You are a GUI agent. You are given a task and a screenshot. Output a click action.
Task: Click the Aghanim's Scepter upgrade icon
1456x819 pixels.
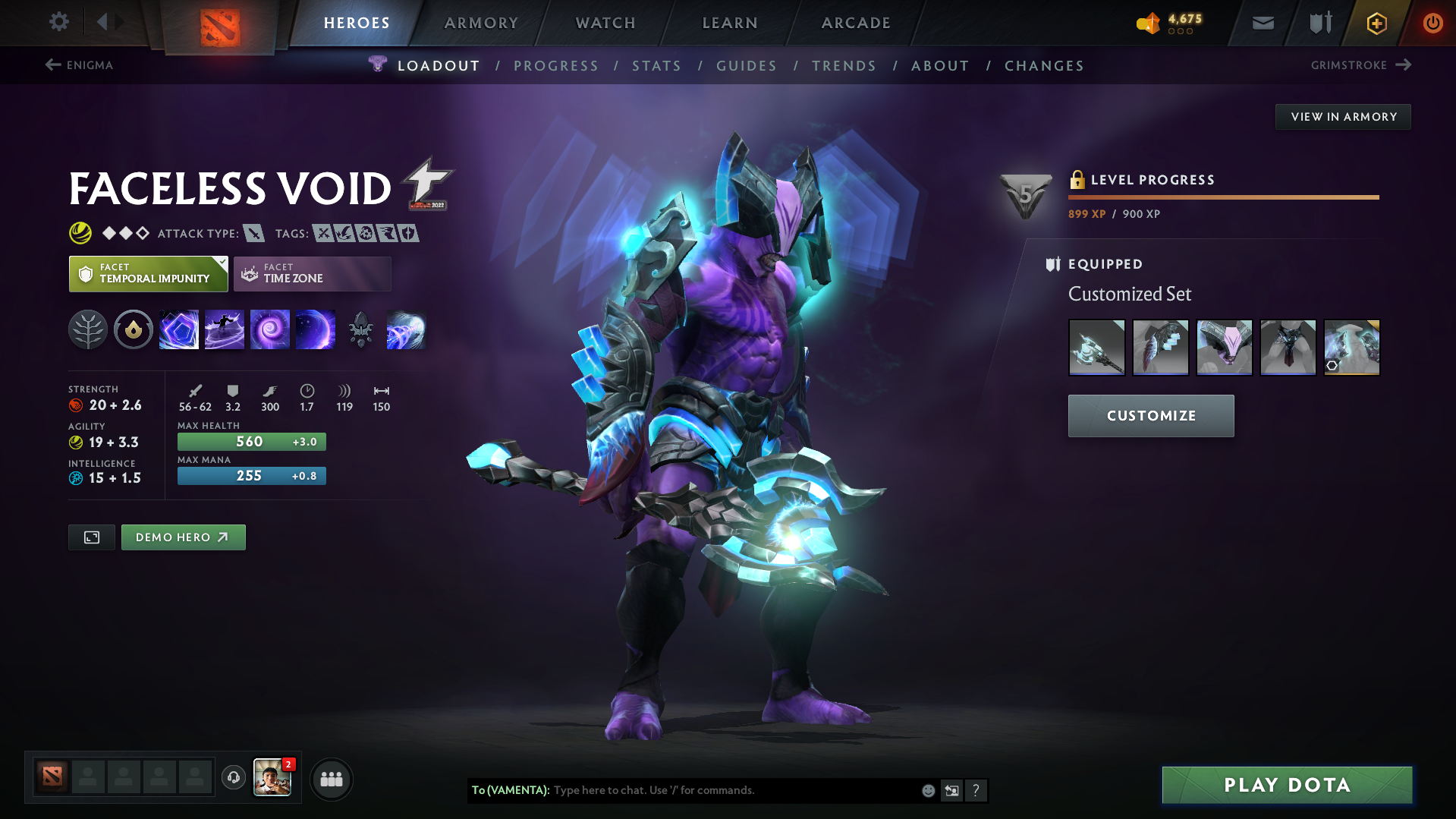(360, 329)
